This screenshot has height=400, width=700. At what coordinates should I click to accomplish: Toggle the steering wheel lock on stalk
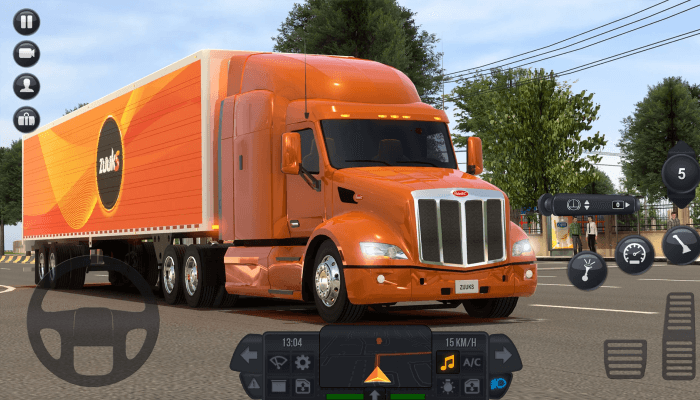point(575,204)
